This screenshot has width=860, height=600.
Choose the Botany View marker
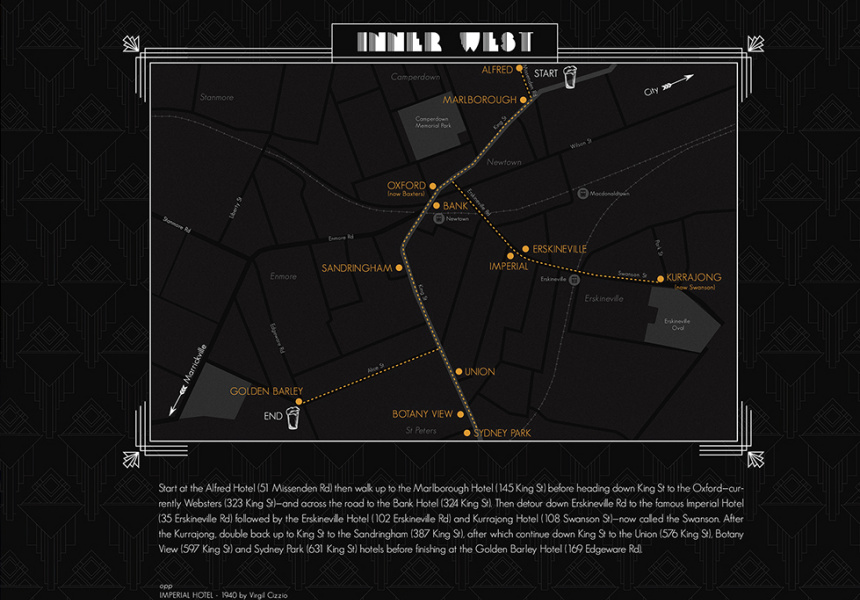tap(461, 414)
